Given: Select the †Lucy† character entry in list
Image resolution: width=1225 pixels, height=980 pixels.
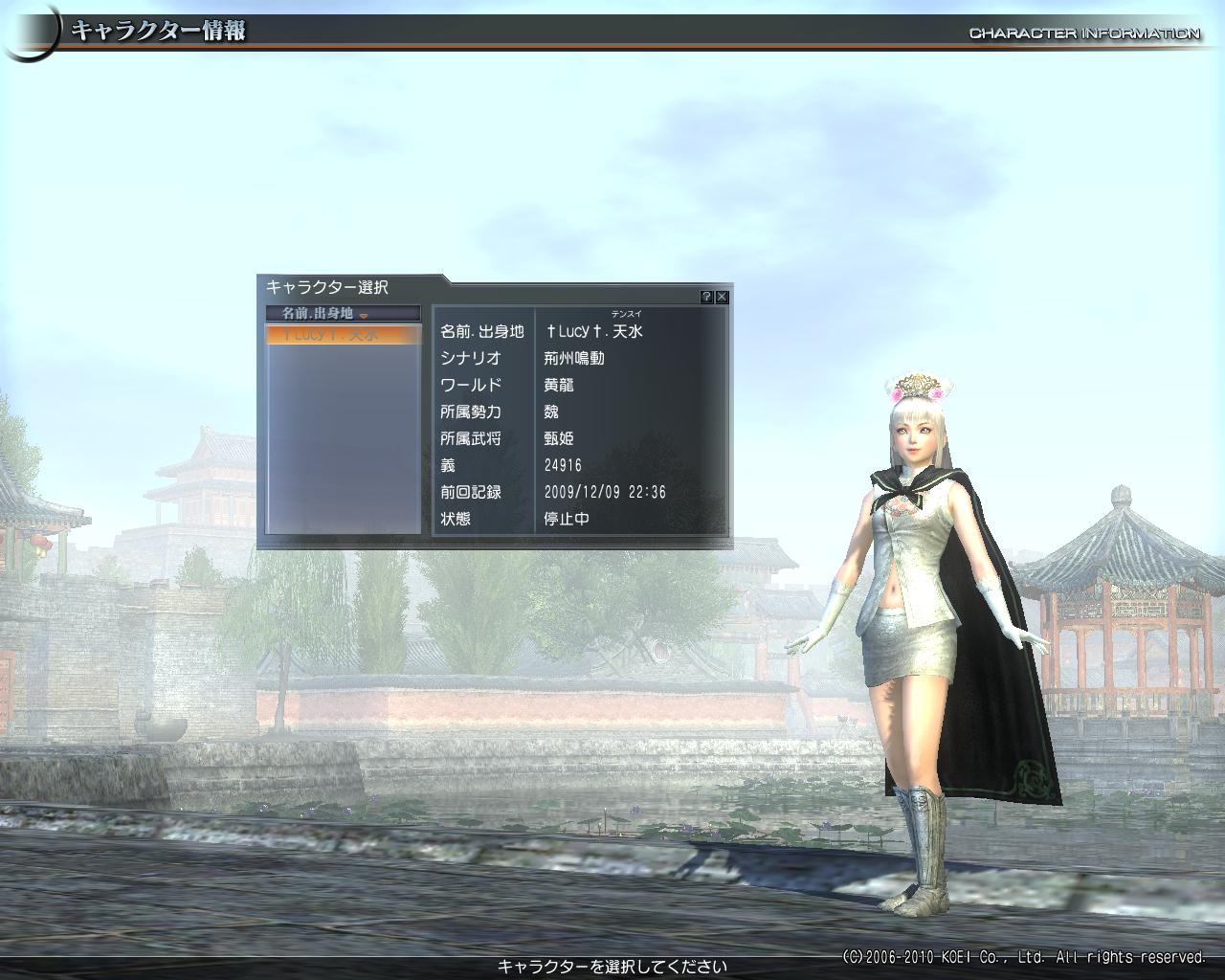Looking at the screenshot, I should click(343, 335).
